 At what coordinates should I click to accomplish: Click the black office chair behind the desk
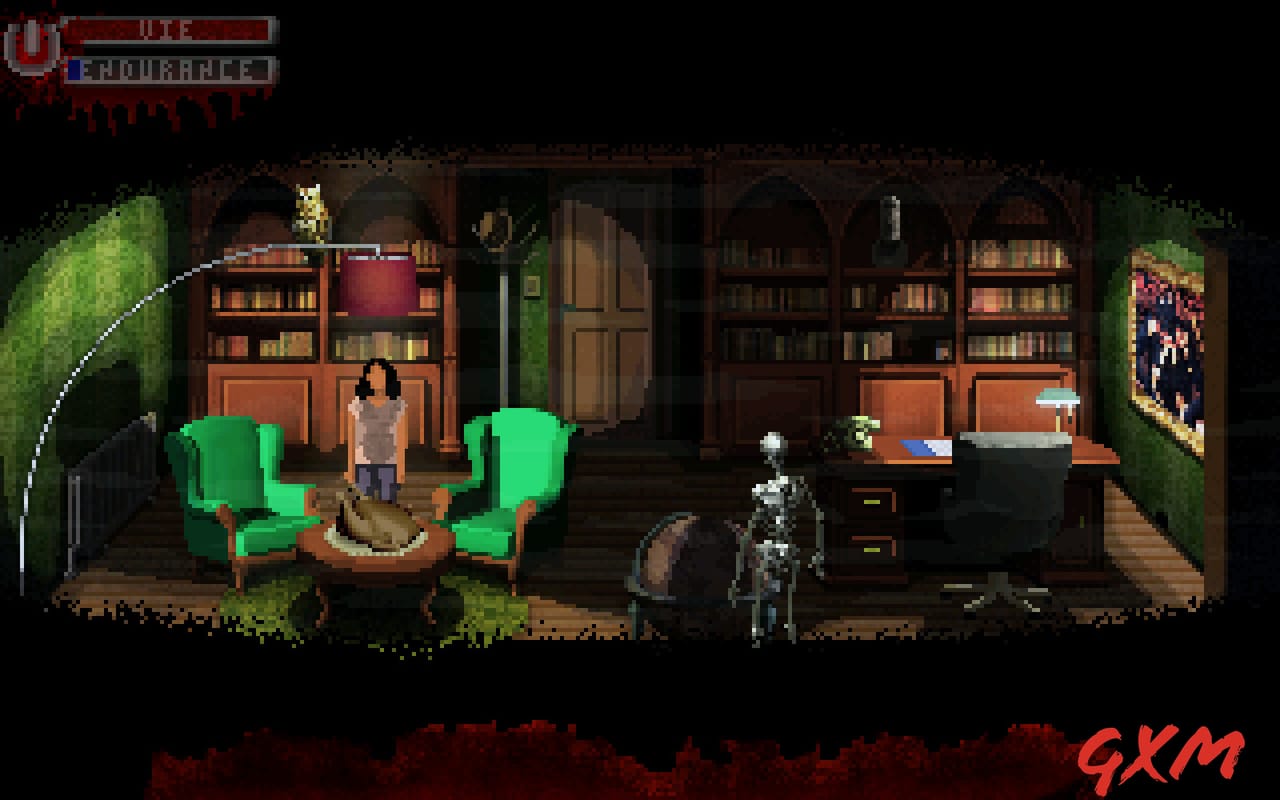(x=1010, y=500)
